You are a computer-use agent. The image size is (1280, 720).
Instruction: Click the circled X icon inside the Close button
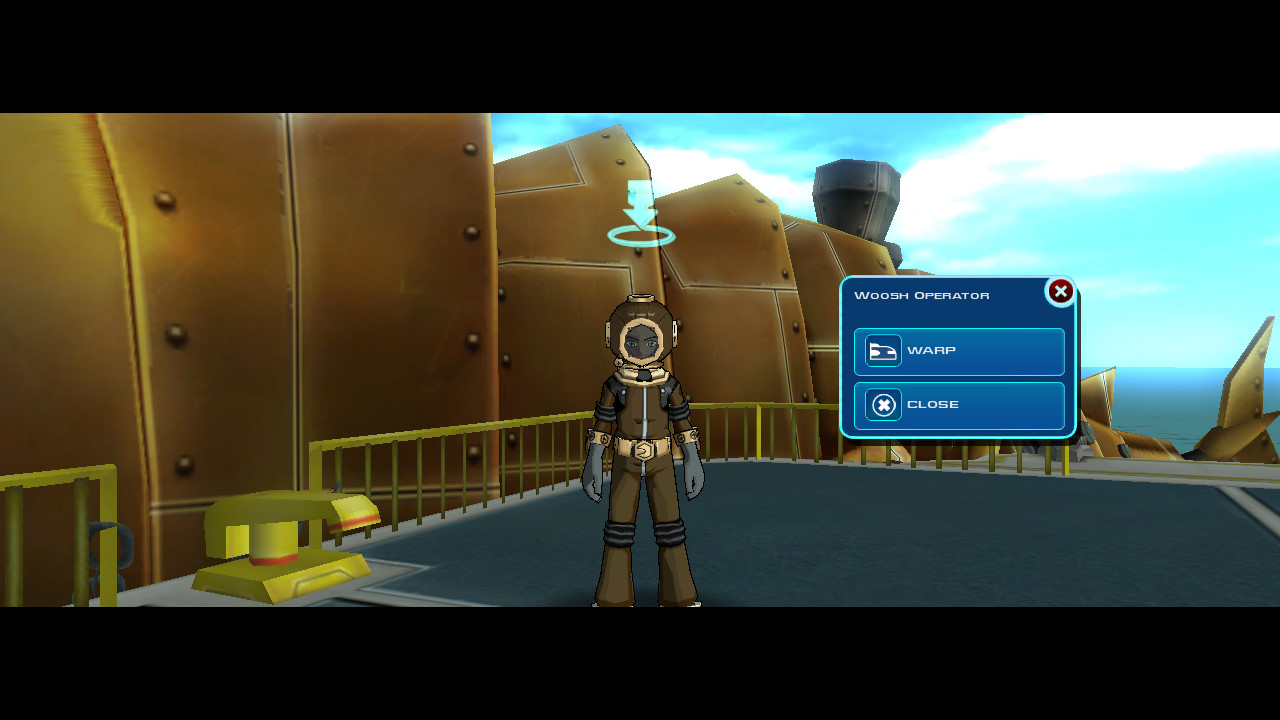pyautogui.click(x=882, y=405)
